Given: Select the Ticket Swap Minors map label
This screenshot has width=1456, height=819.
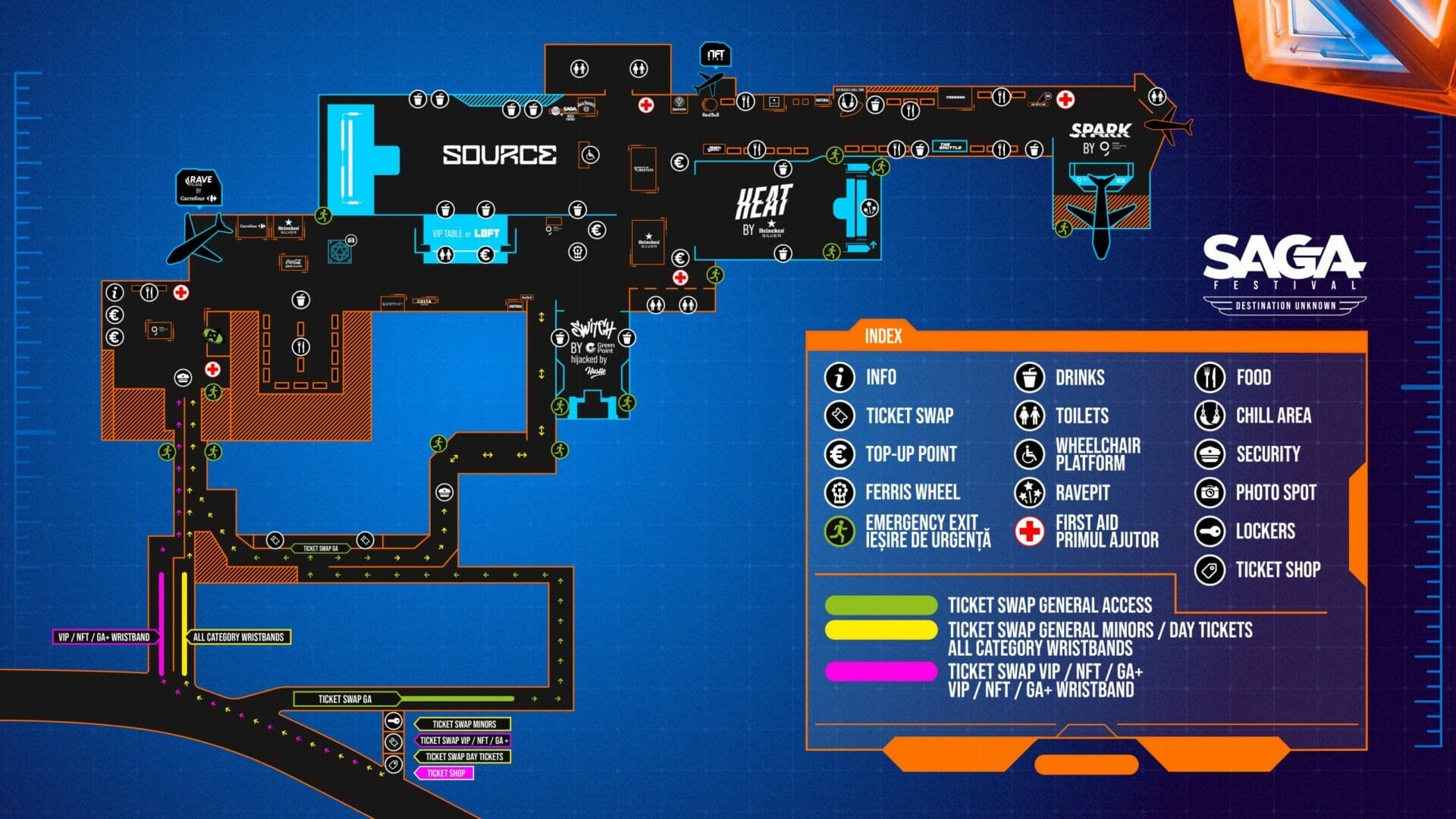Looking at the screenshot, I should click(463, 724).
